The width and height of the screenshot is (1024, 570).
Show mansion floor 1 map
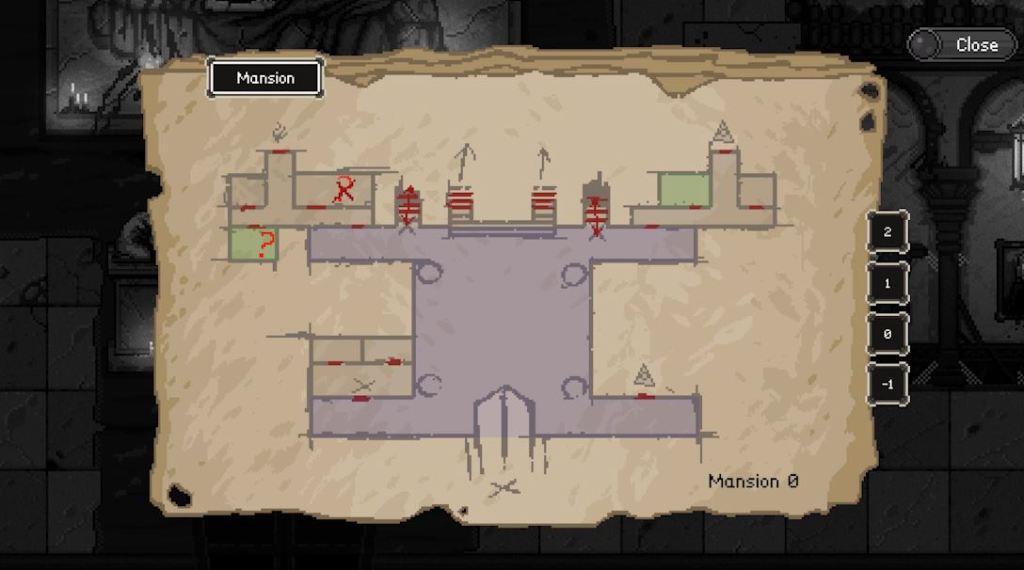coord(888,283)
